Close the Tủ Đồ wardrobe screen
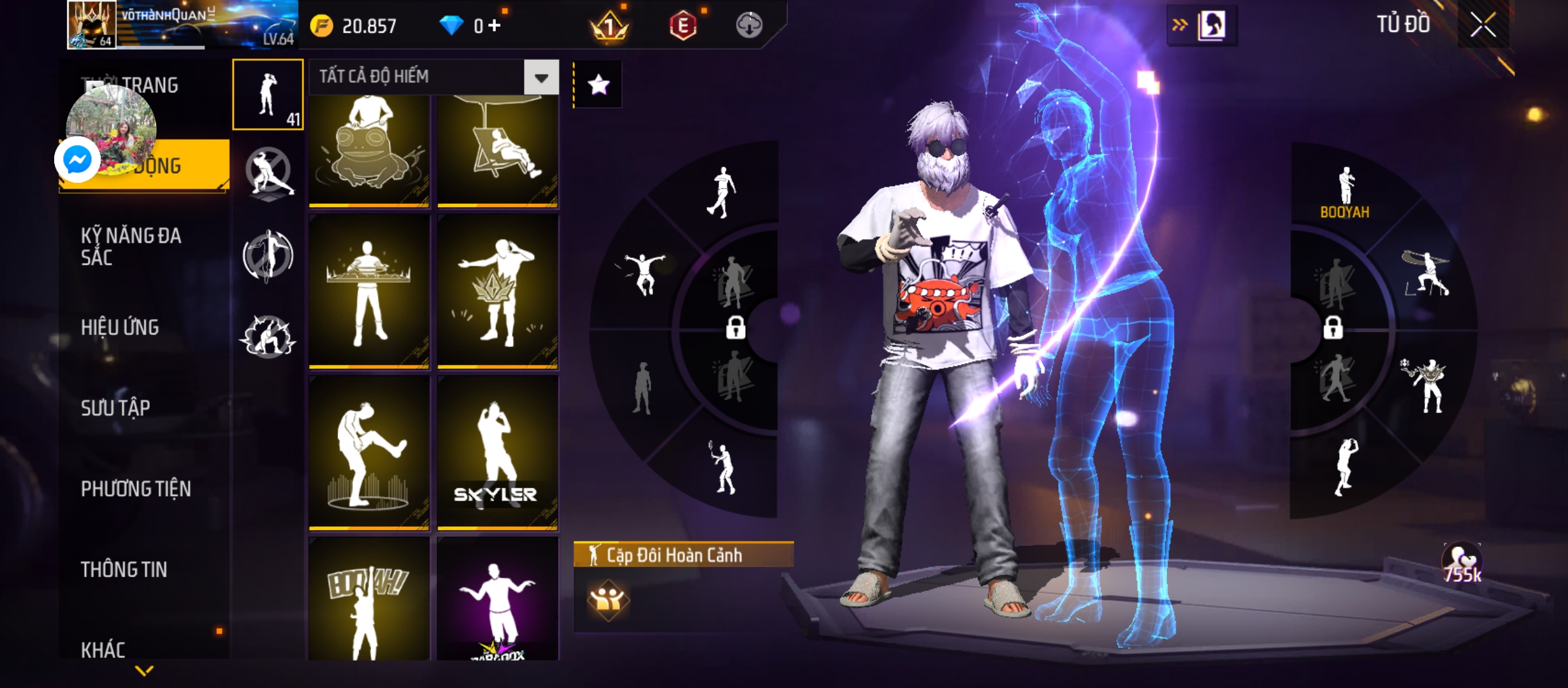 [1483, 25]
